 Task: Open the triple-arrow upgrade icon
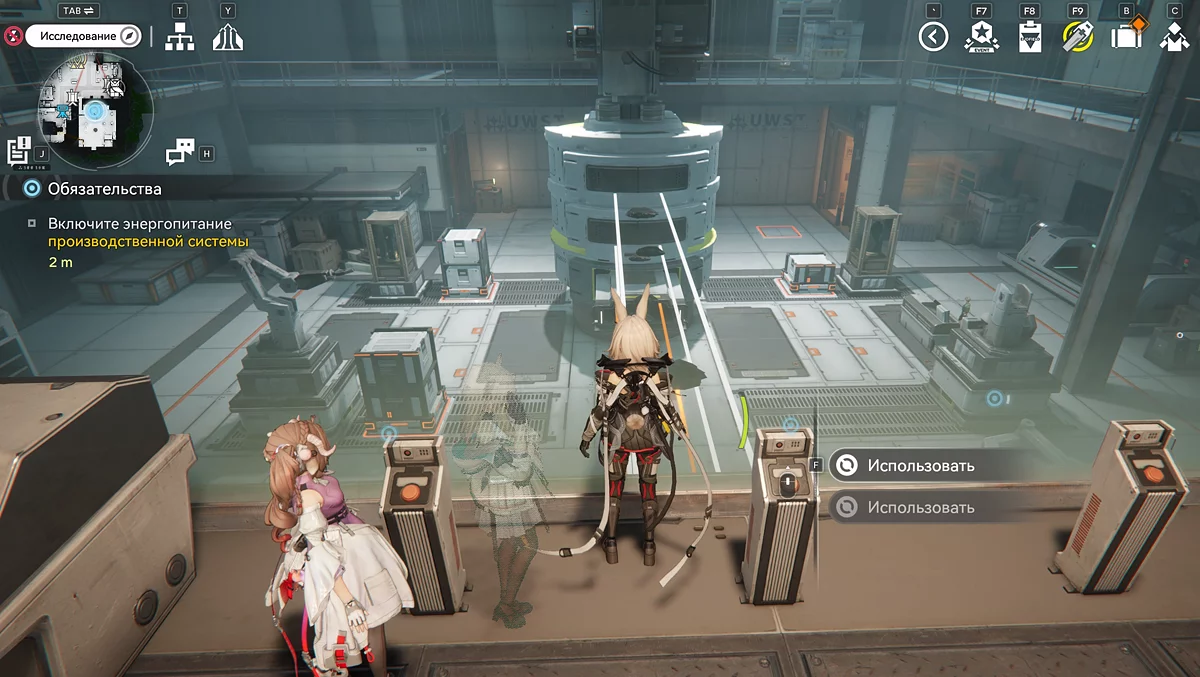click(228, 37)
